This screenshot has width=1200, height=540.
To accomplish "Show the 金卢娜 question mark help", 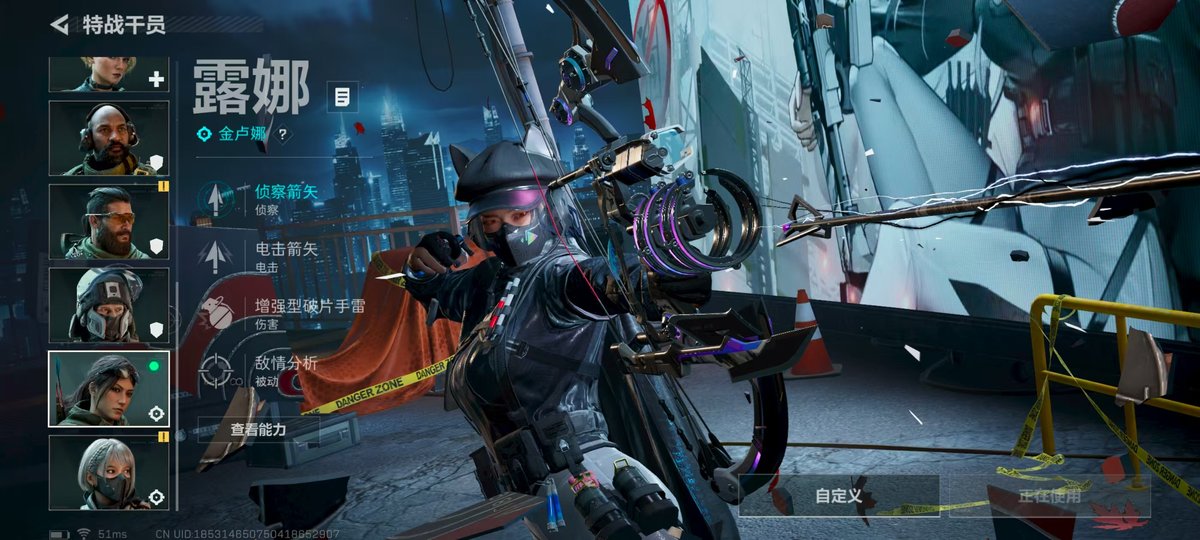I will (x=283, y=134).
